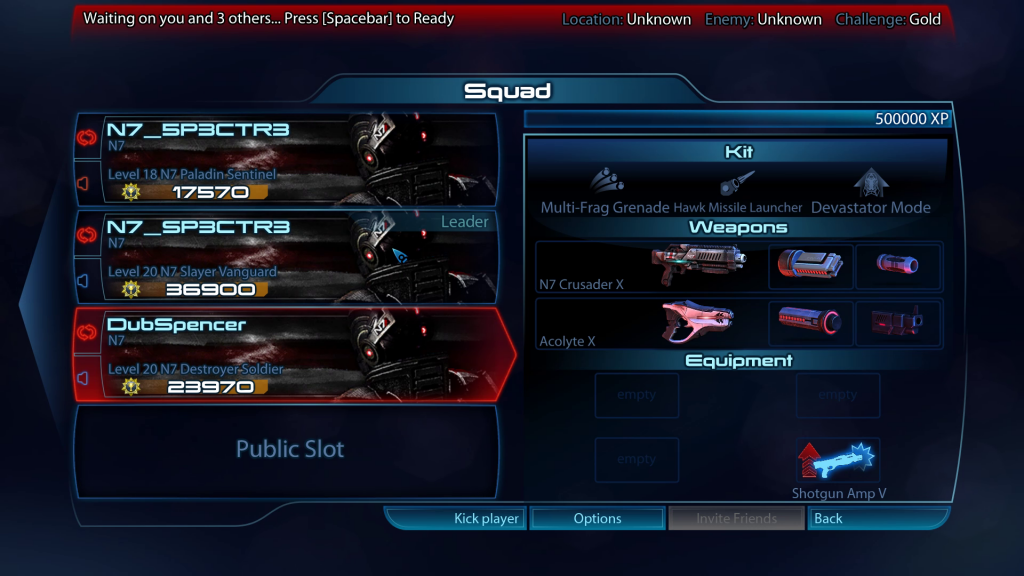Select the Slayer Vanguard squad leader
Image resolution: width=1024 pixels, height=576 pixels.
point(288,257)
